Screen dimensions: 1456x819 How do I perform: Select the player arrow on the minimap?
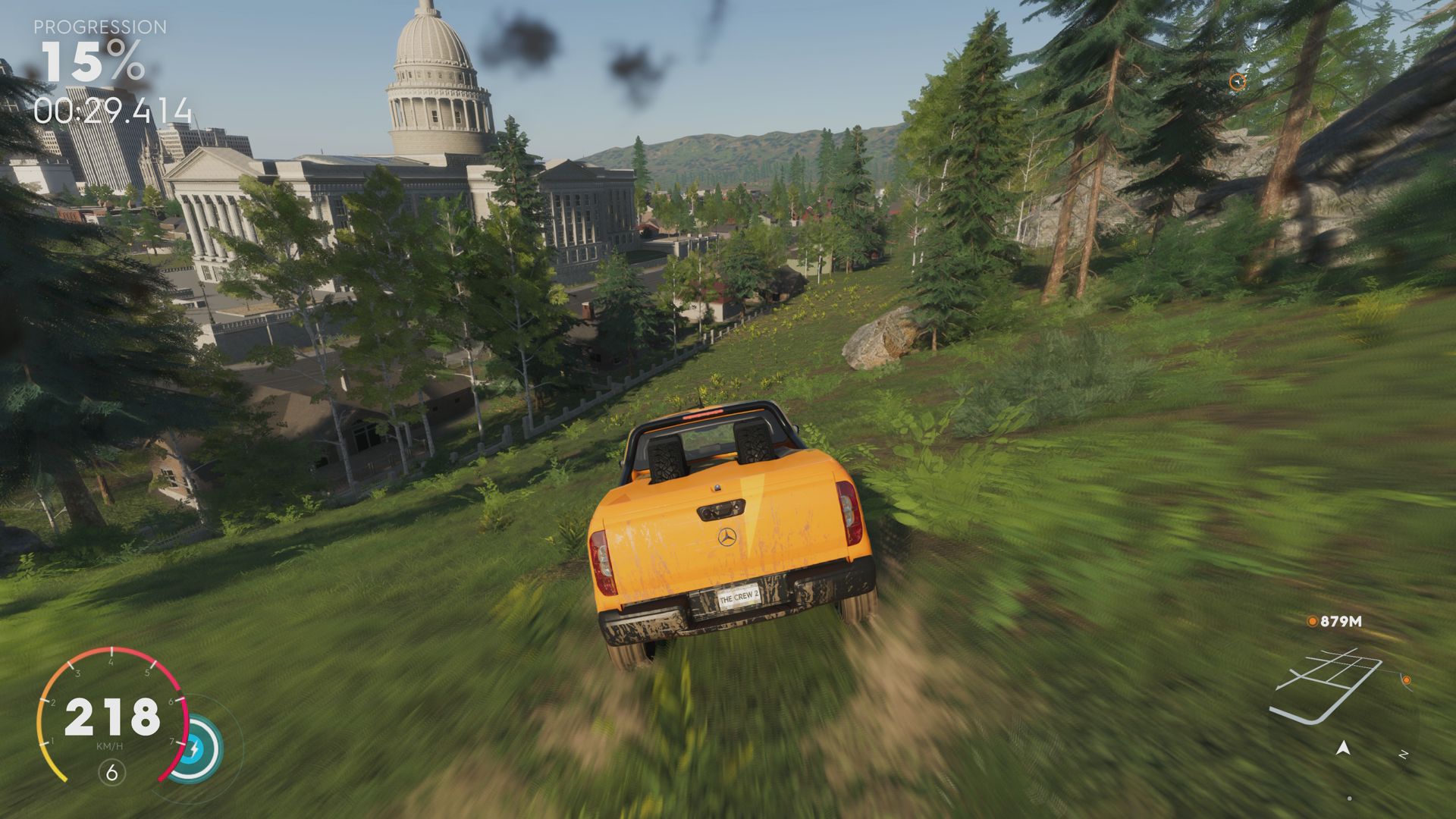tap(1342, 749)
